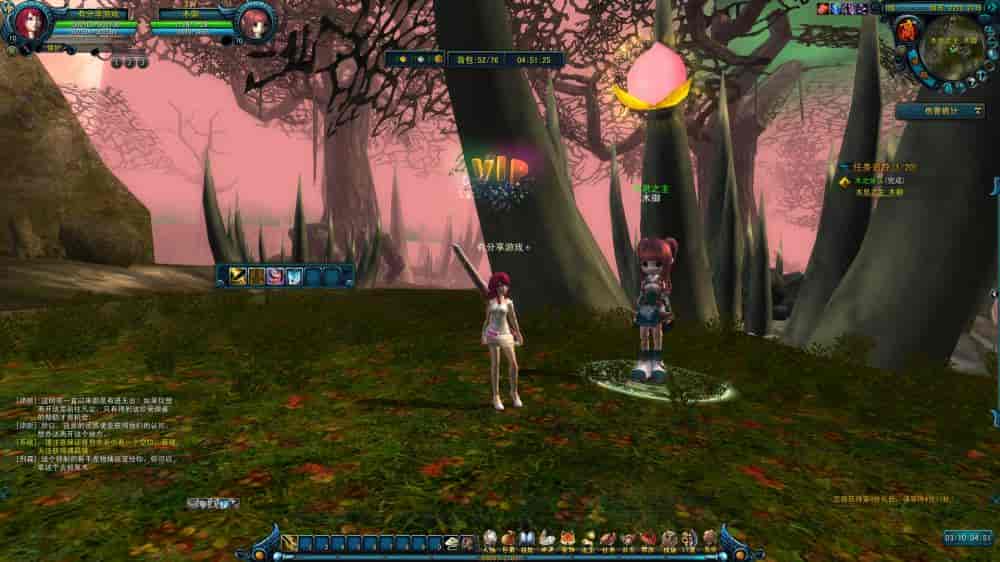This screenshot has height=562, width=1000.
Task: Select the target's portrait frame
Action: [257, 23]
